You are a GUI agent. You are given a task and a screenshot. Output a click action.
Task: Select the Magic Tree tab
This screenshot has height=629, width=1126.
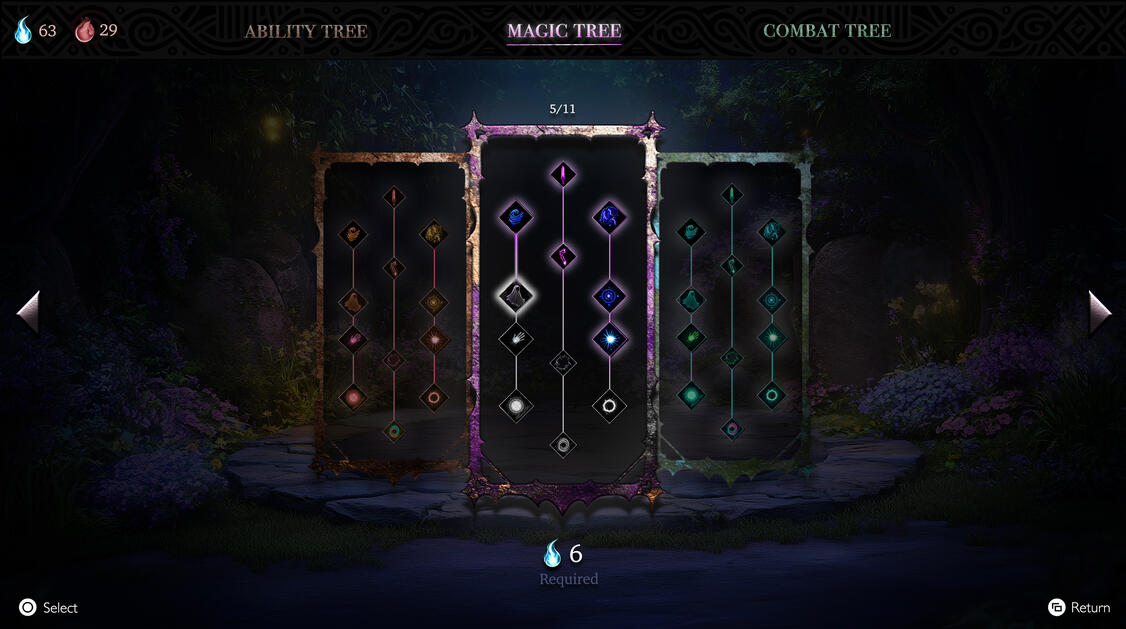coord(564,31)
